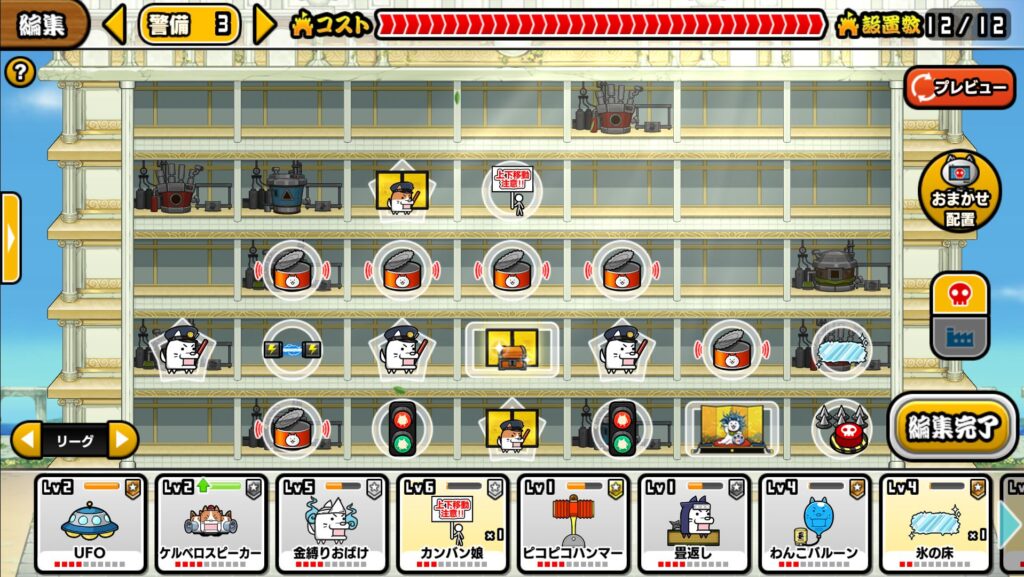Toggle the red skull trap category tab
The height and width of the screenshot is (577, 1024).
pyautogui.click(x=960, y=296)
